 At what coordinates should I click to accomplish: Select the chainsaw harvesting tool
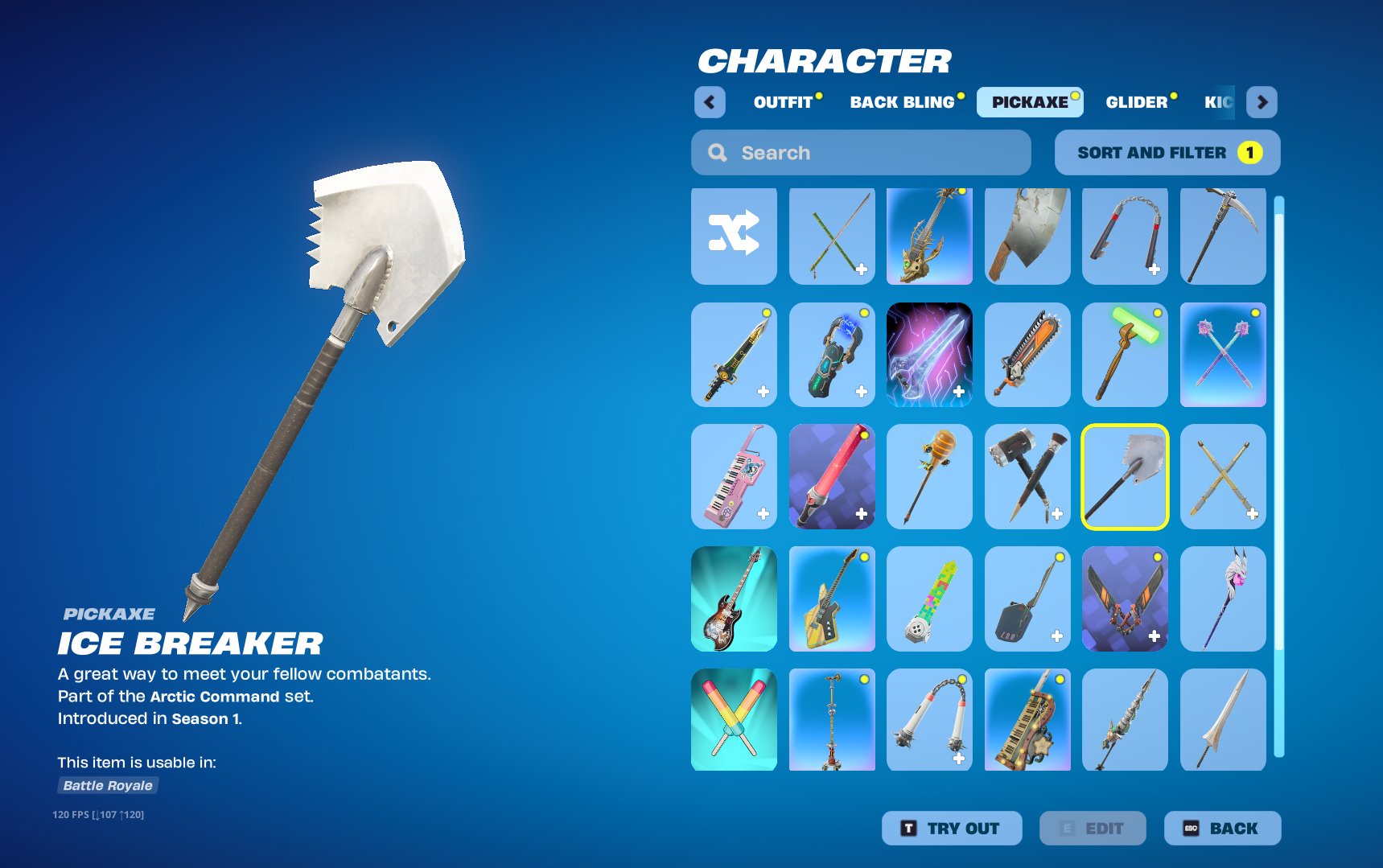tap(1027, 356)
